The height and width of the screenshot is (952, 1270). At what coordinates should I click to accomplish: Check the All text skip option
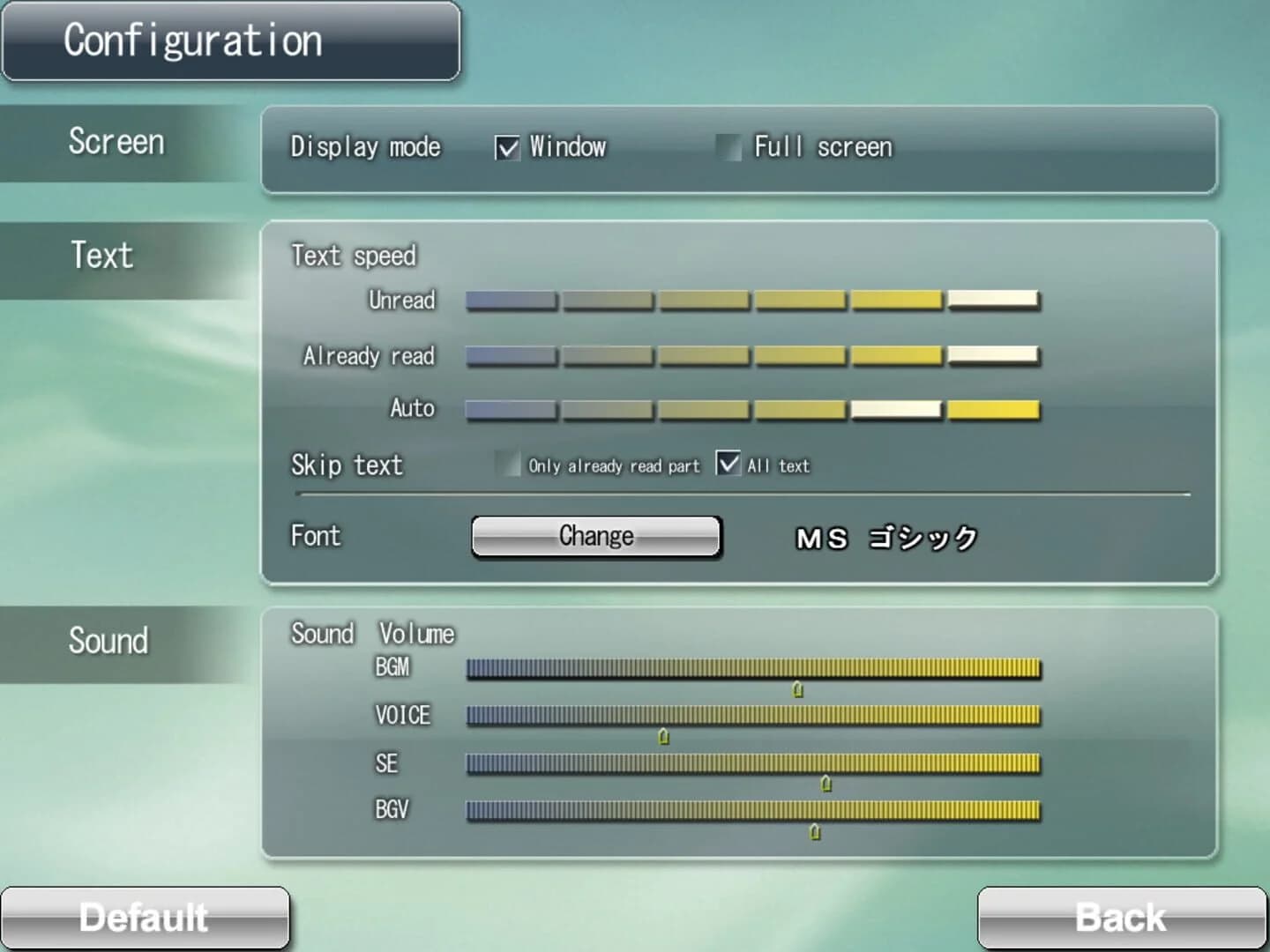pos(728,465)
